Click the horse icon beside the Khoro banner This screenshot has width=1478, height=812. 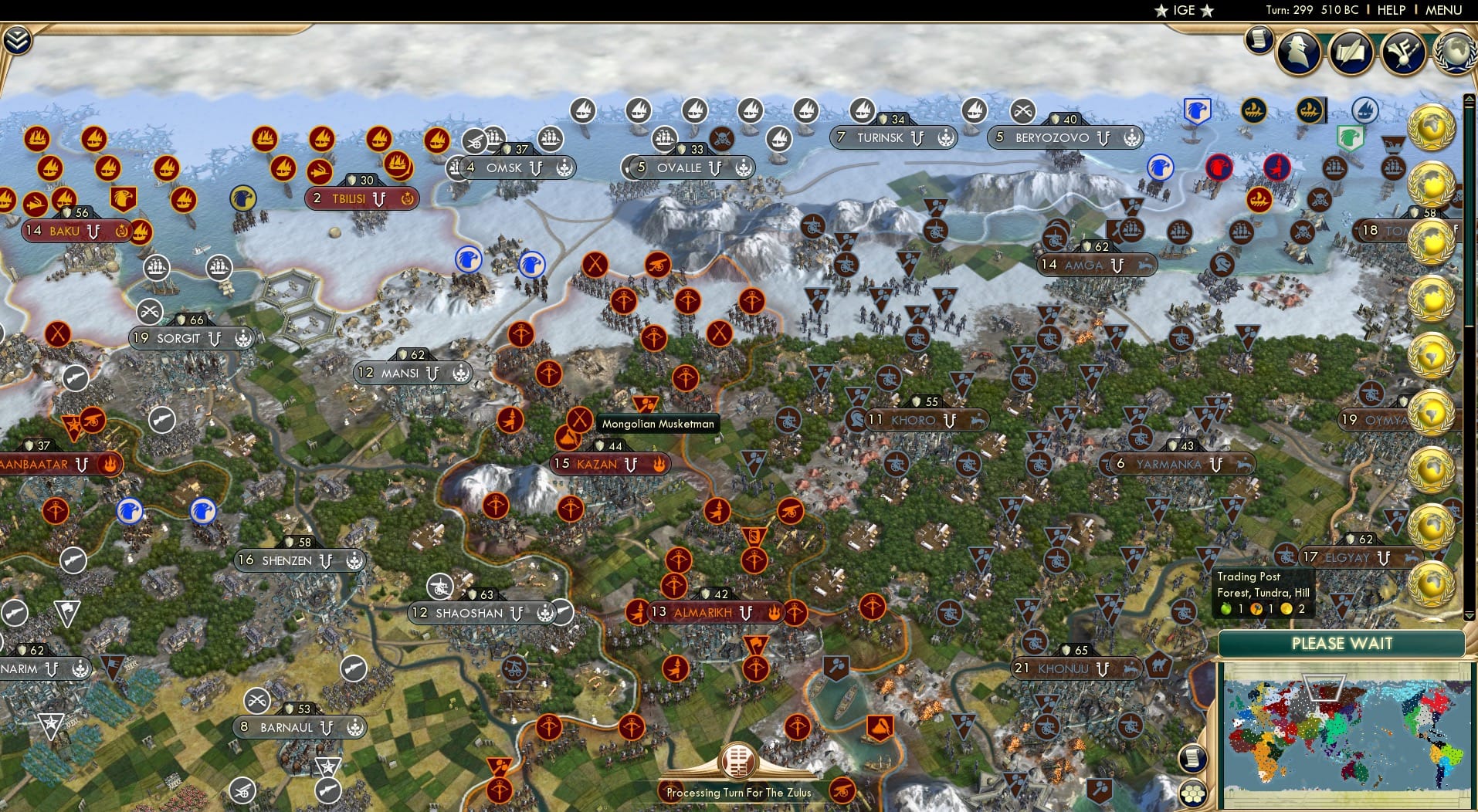pyautogui.click(x=976, y=421)
